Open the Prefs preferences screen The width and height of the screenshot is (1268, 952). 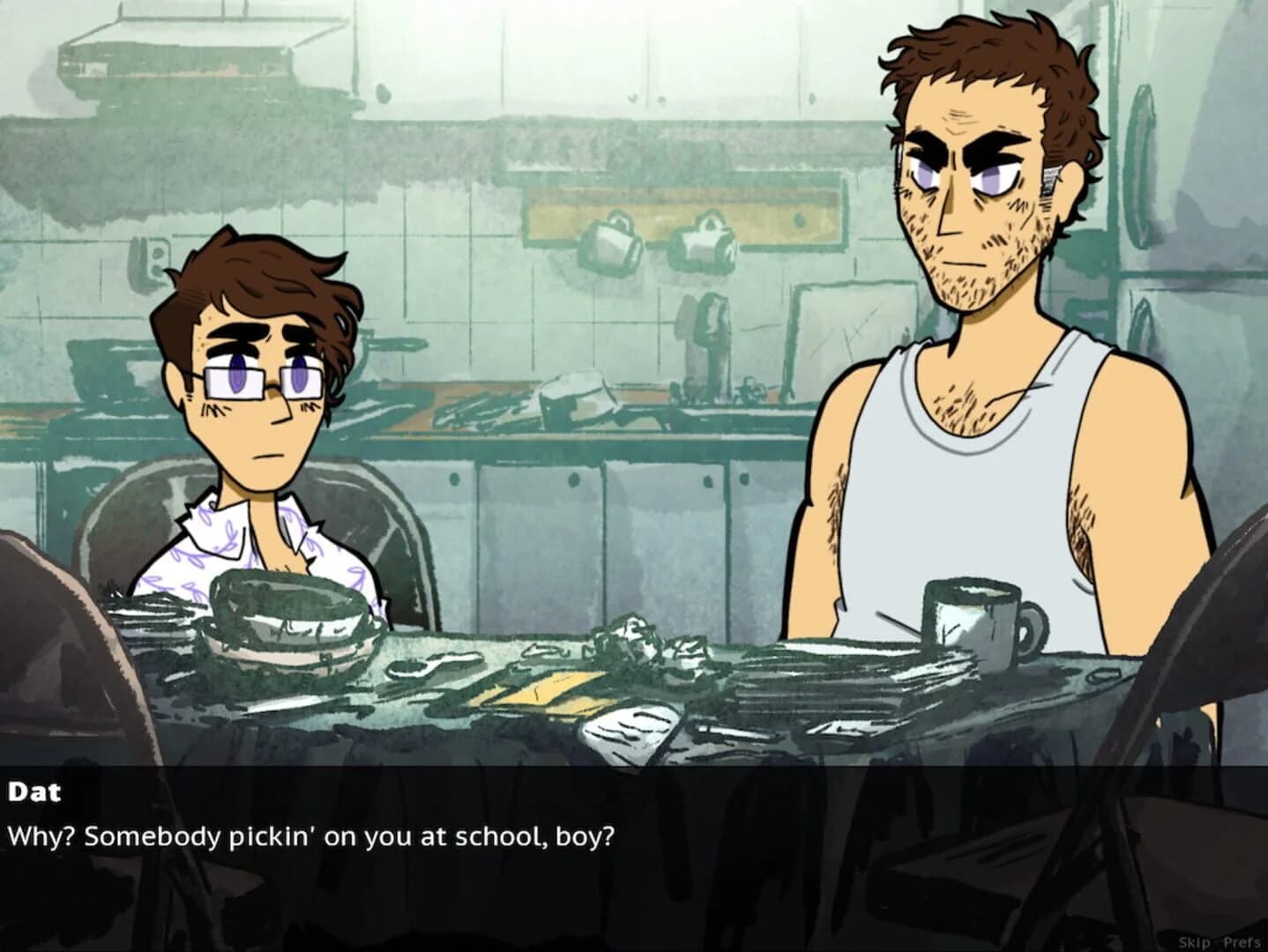(1243, 941)
